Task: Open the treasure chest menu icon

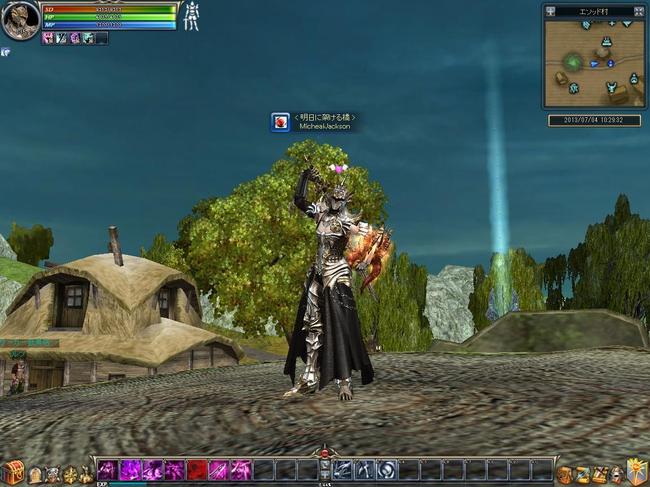Action: point(12,472)
